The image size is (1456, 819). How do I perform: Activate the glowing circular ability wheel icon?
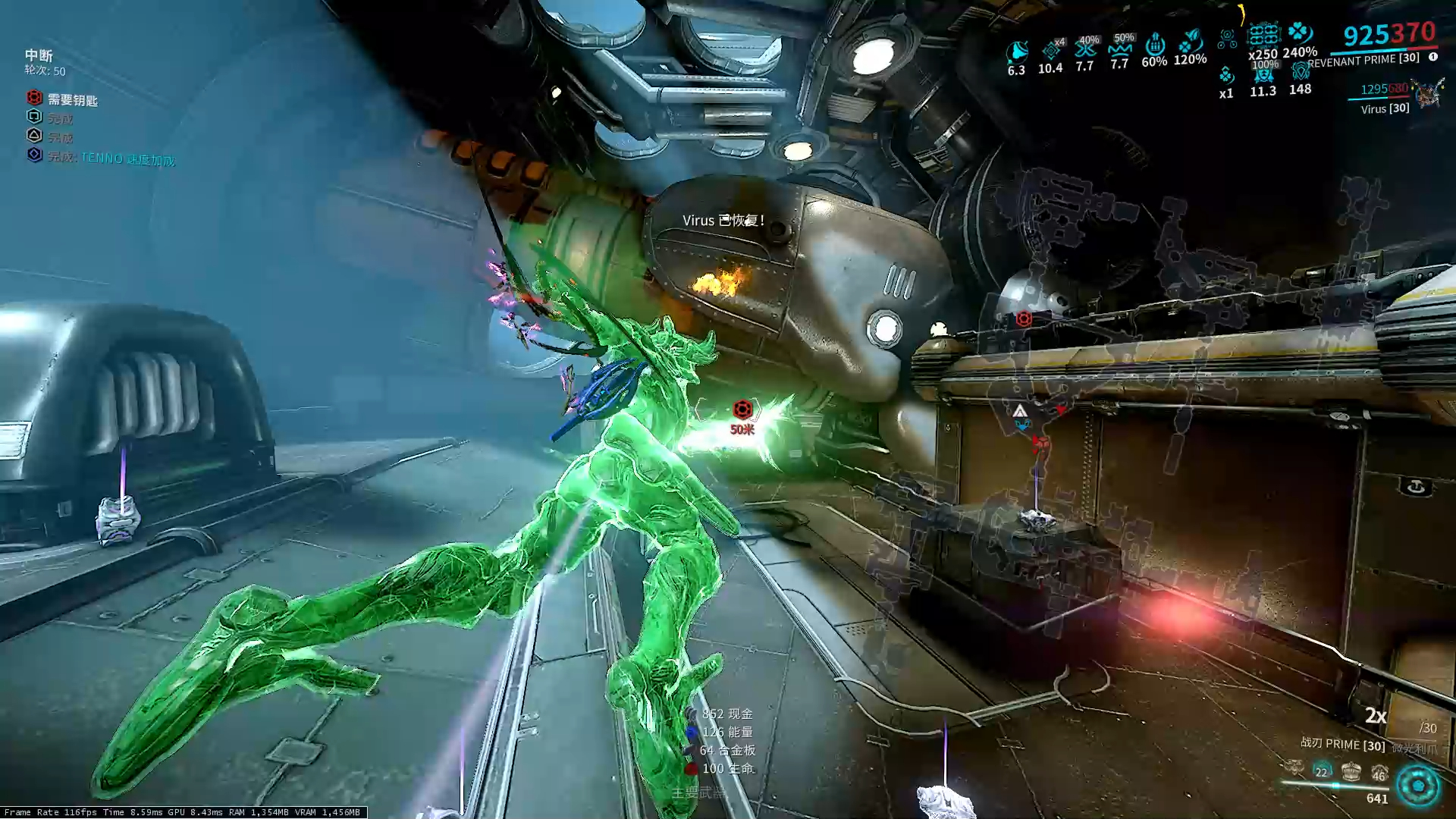pyautogui.click(x=1417, y=785)
